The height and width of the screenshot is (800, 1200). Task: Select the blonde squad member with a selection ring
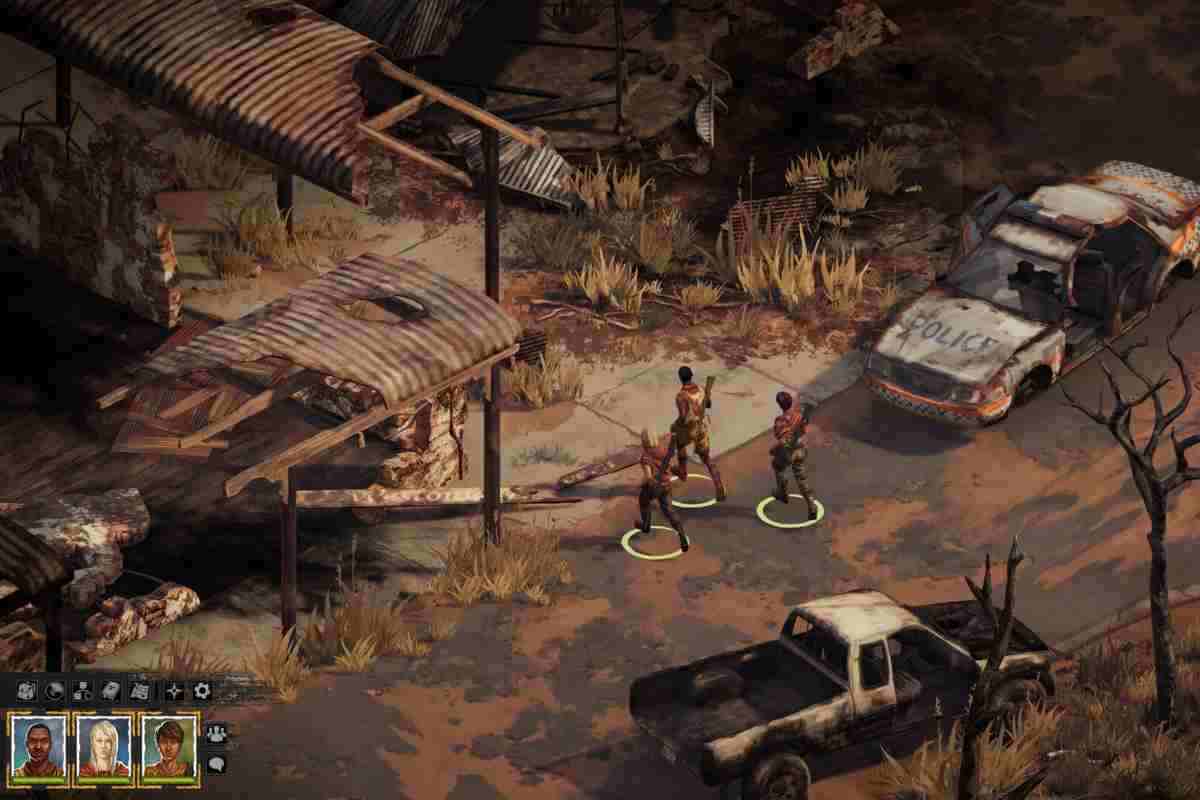click(x=656, y=495)
